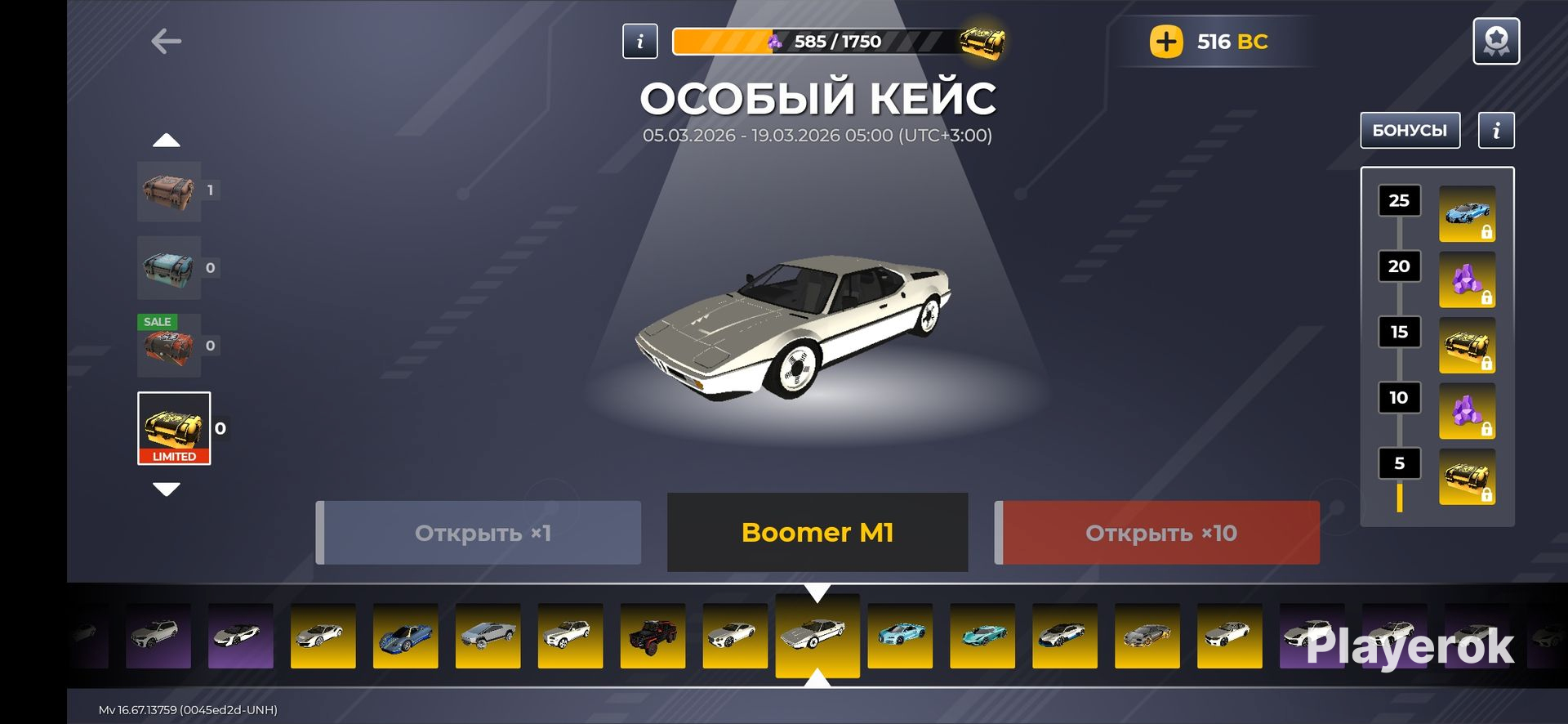Add BC currency with the plus button

[1166, 42]
